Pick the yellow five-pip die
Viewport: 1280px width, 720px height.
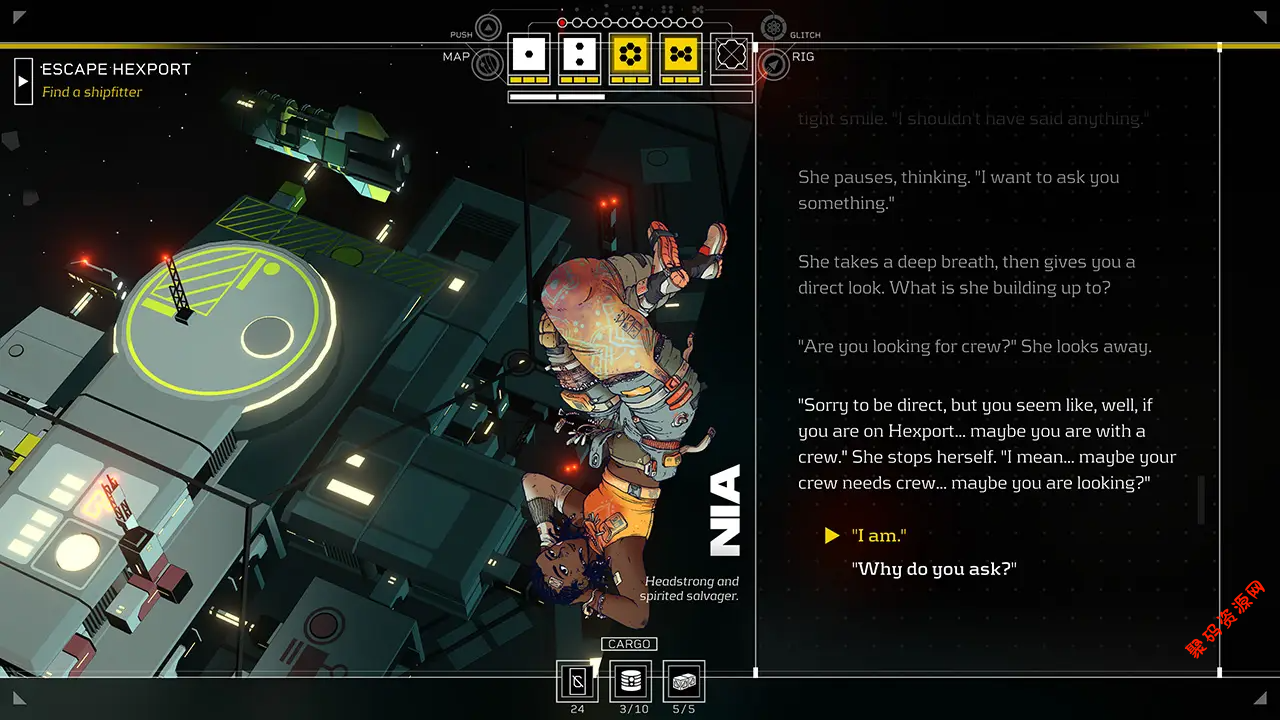[681, 54]
